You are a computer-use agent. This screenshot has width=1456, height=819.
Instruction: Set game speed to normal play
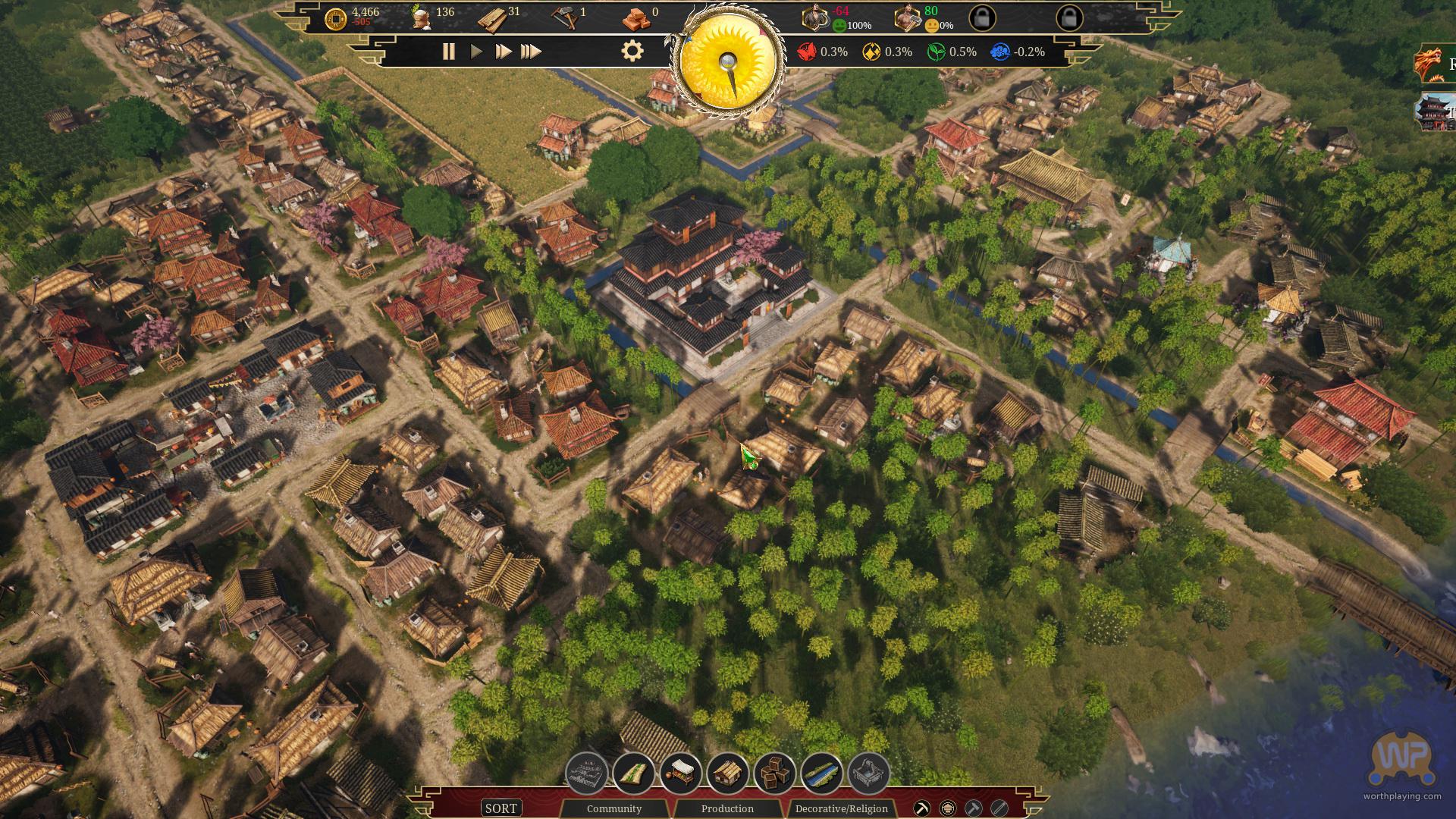(476, 52)
